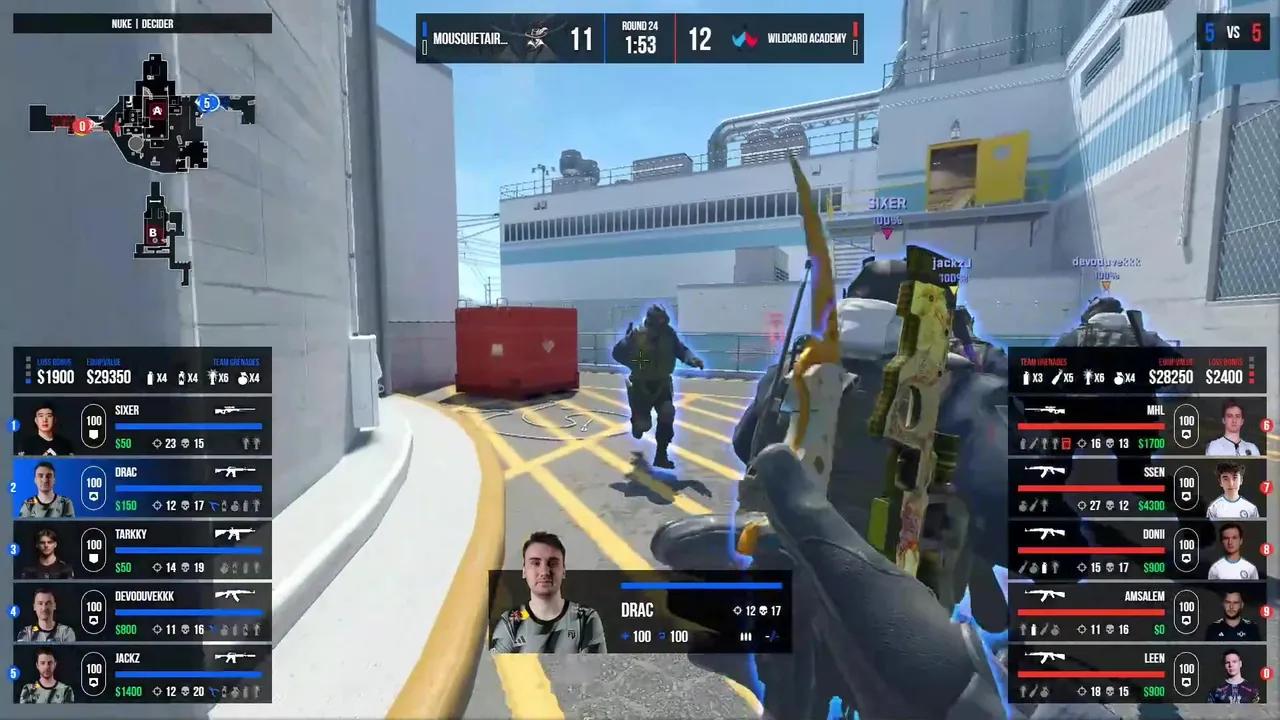Image resolution: width=1280 pixels, height=720 pixels.
Task: Choose TARKKY in the left team list
Action: [142, 549]
